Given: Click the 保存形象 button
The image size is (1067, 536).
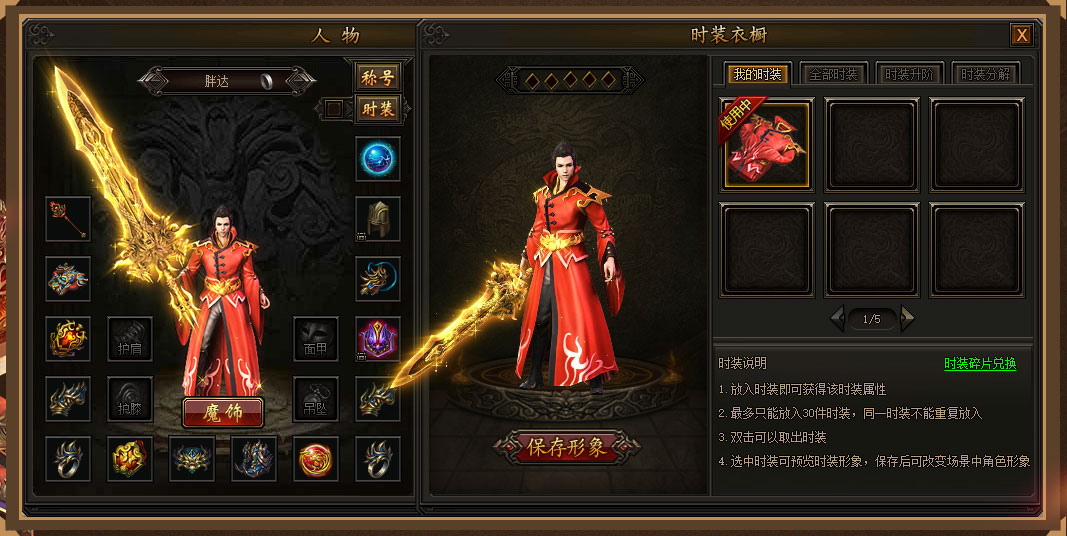Looking at the screenshot, I should pyautogui.click(x=567, y=447).
